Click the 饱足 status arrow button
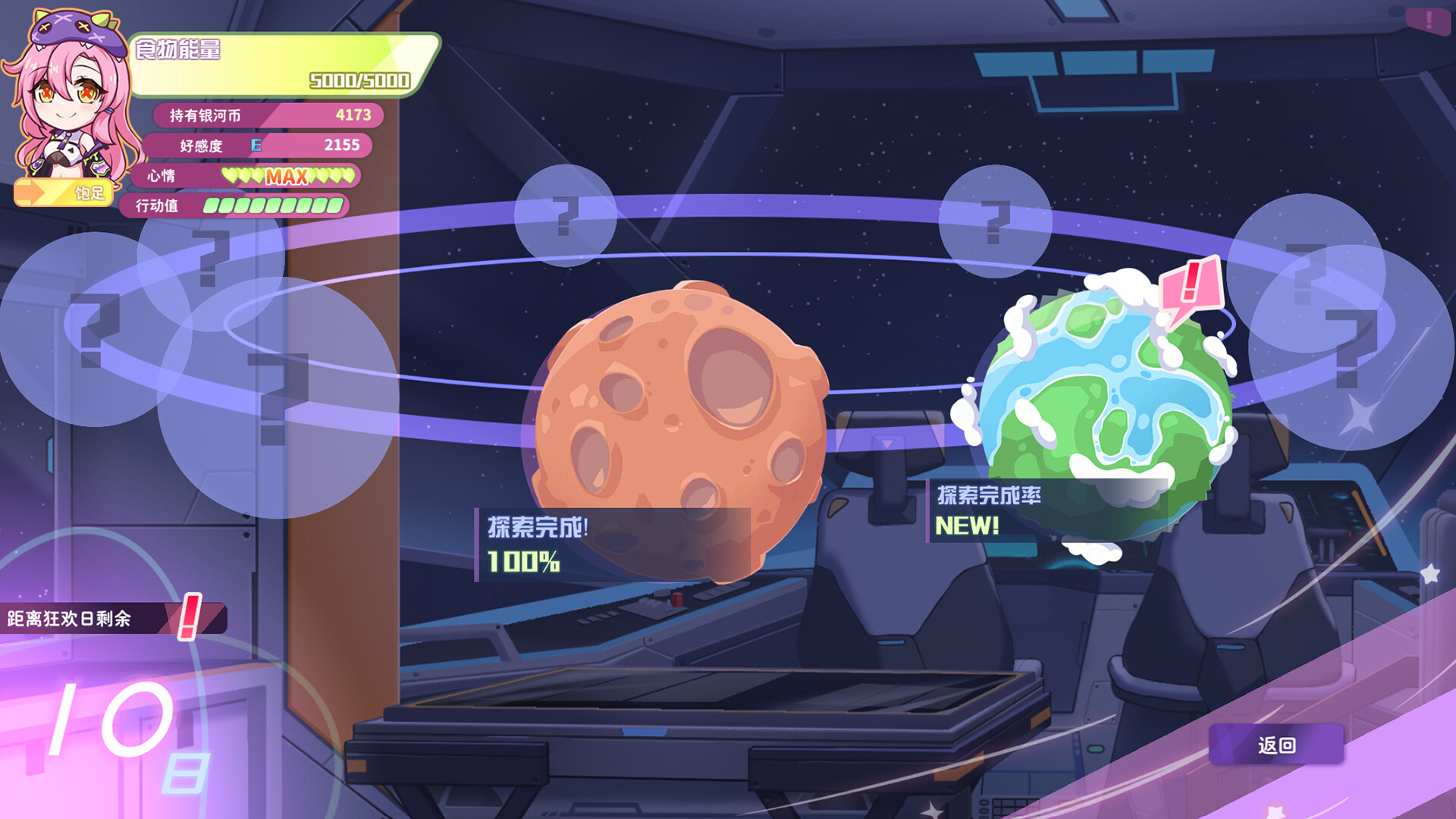Viewport: 1456px width, 819px height. tap(64, 193)
